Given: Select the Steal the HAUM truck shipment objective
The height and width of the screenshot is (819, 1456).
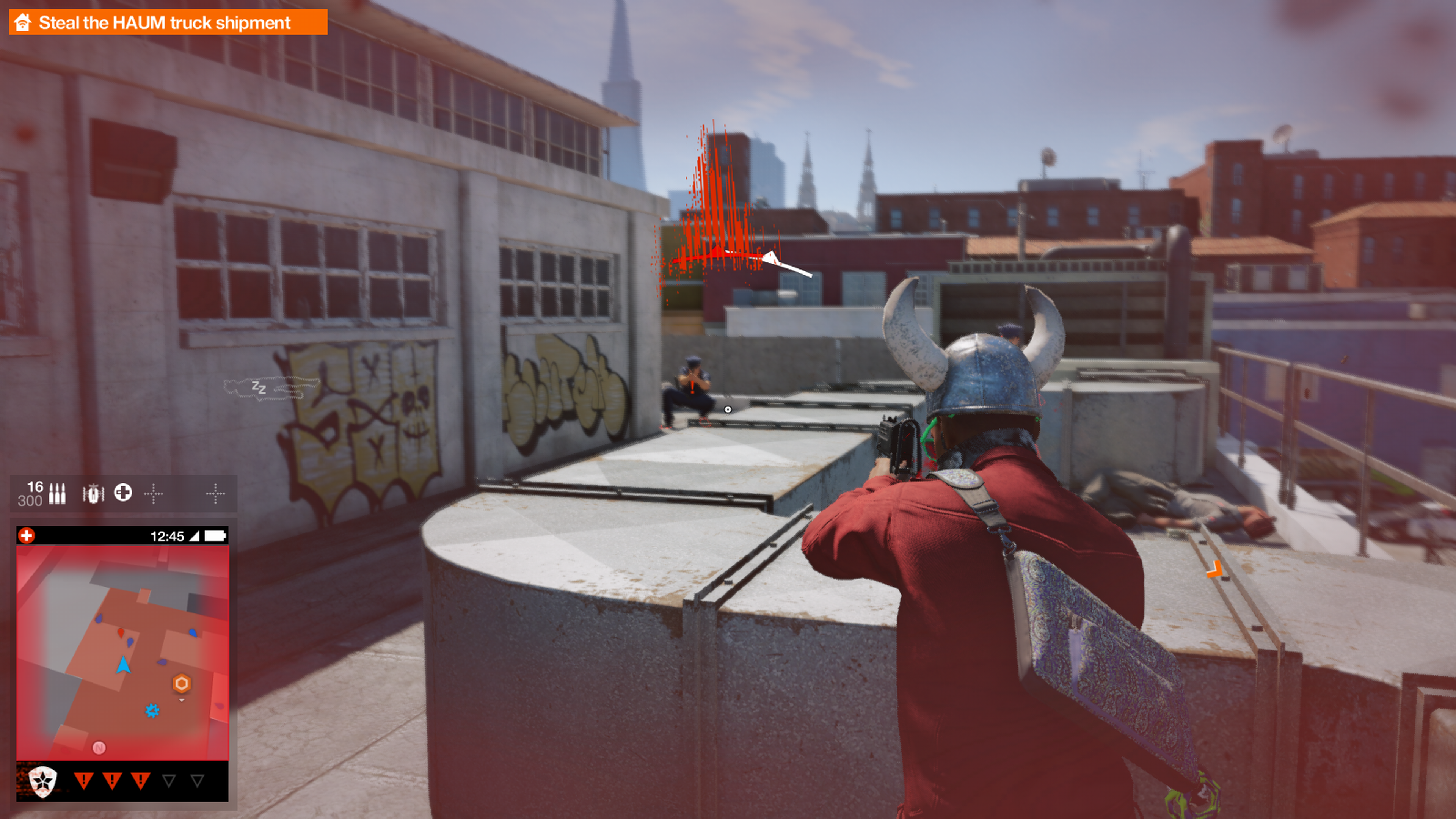Looking at the screenshot, I should [x=167, y=23].
